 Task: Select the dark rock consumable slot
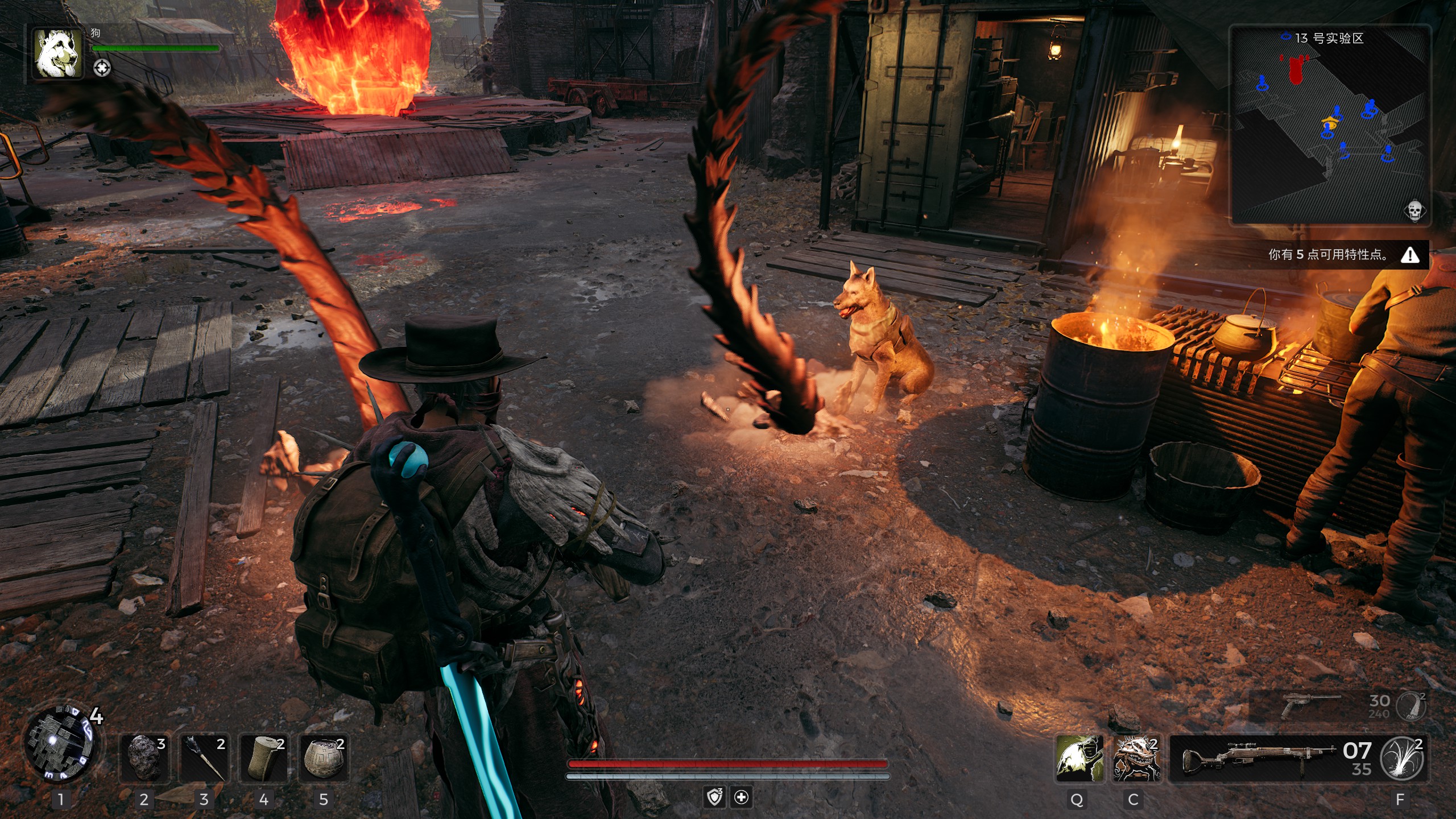click(x=144, y=758)
